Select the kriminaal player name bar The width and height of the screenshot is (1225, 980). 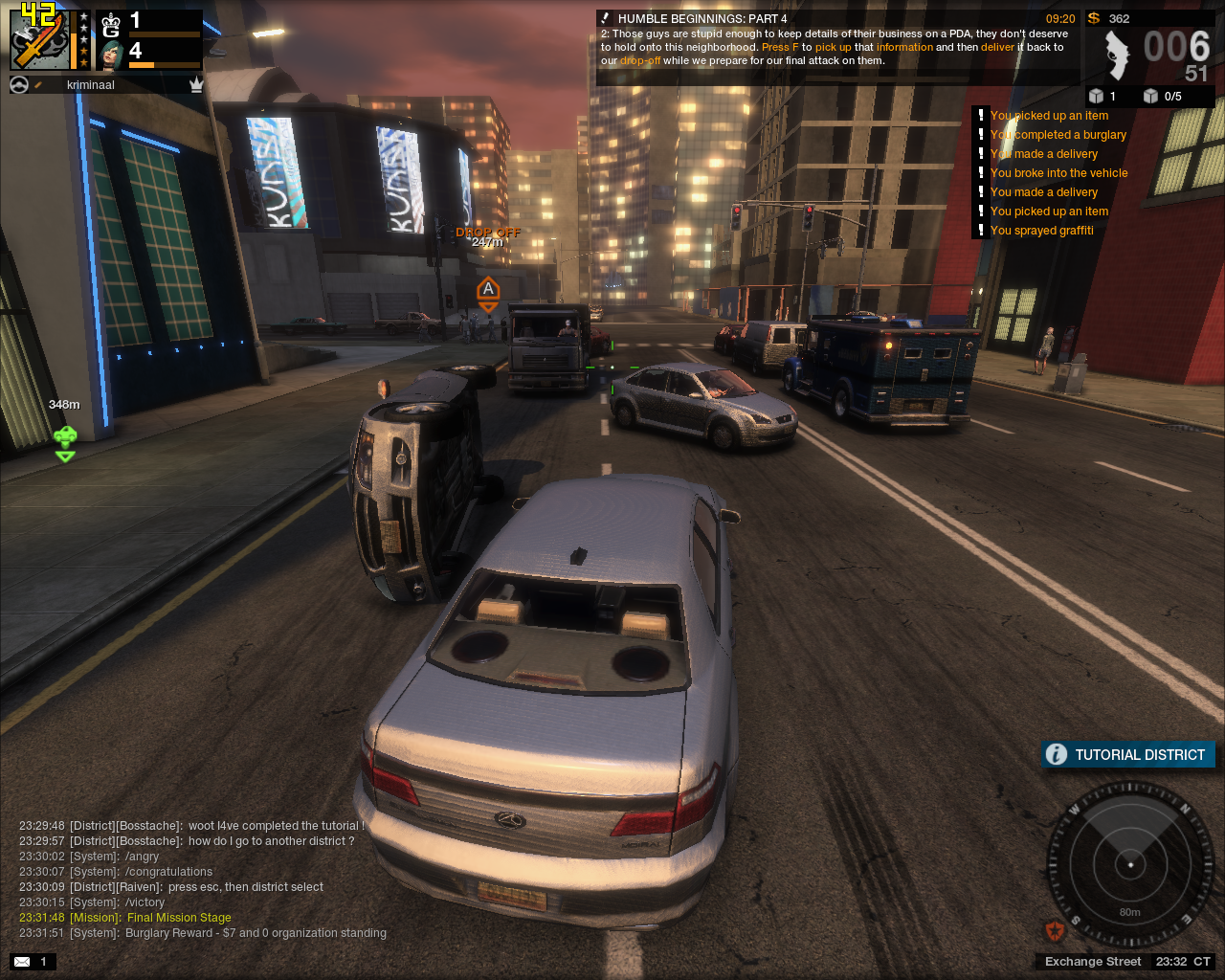(x=91, y=85)
